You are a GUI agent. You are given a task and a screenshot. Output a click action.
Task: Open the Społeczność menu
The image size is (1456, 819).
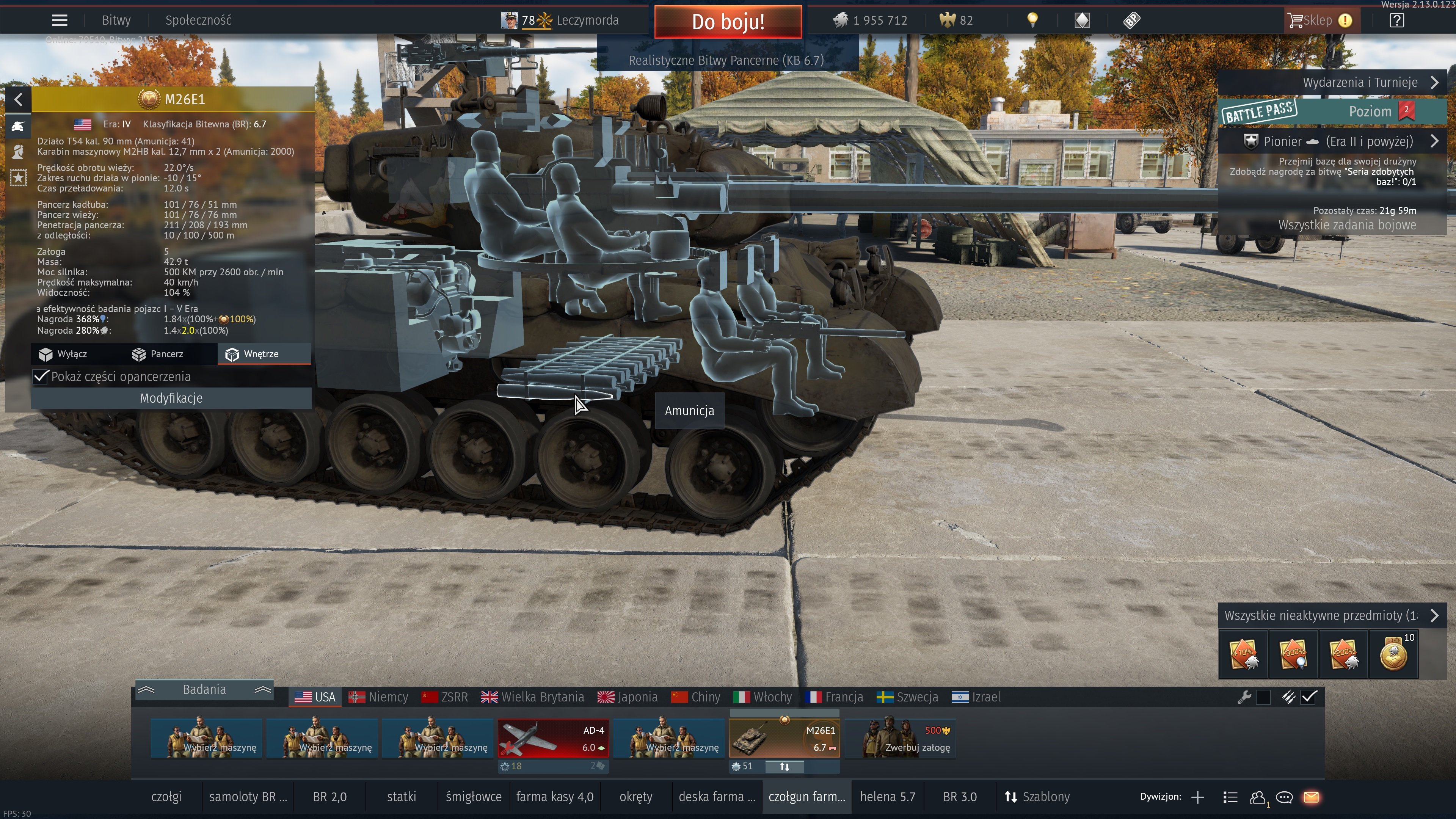click(198, 20)
